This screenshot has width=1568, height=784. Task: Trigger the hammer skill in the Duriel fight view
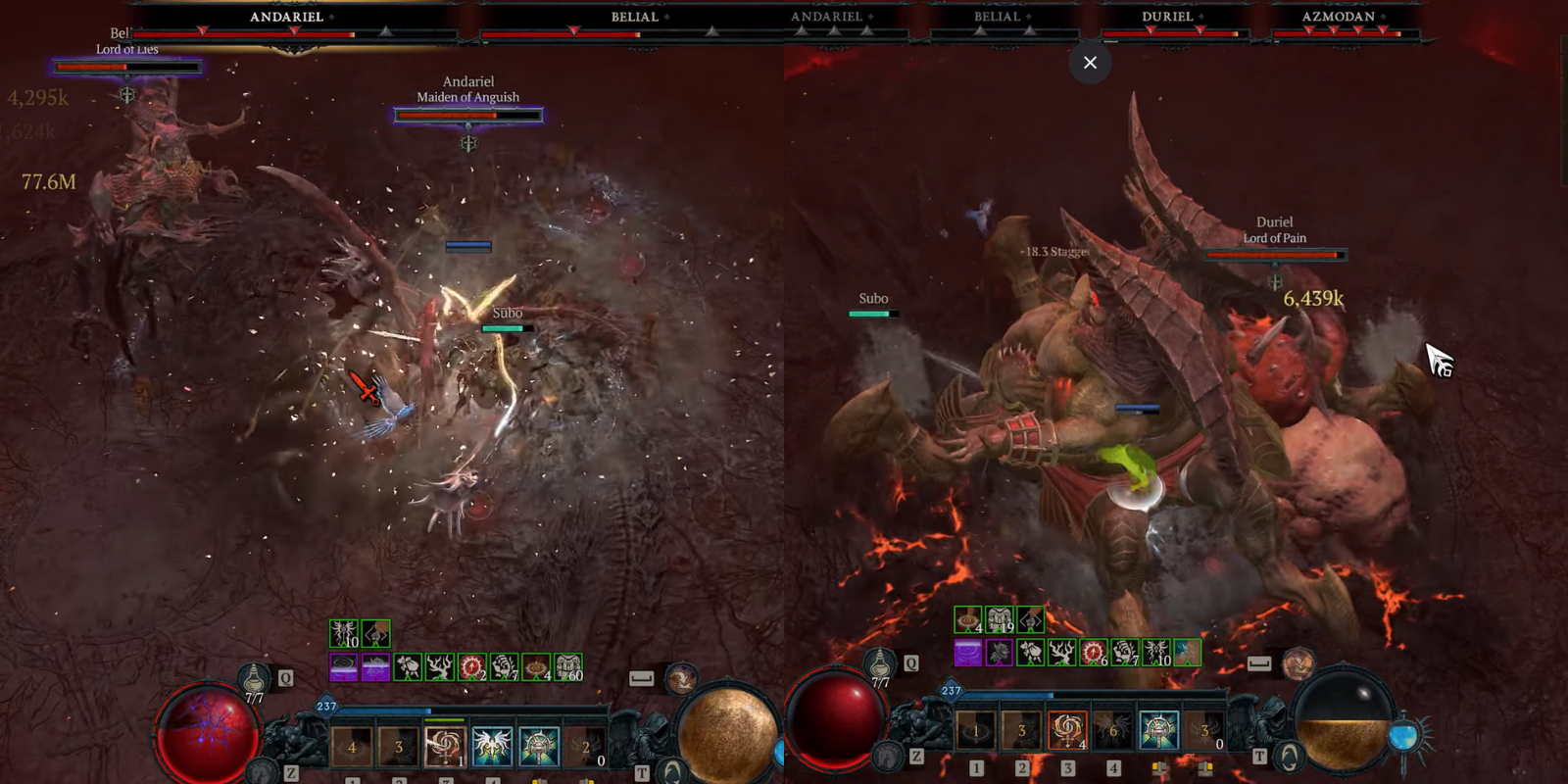(x=1159, y=731)
